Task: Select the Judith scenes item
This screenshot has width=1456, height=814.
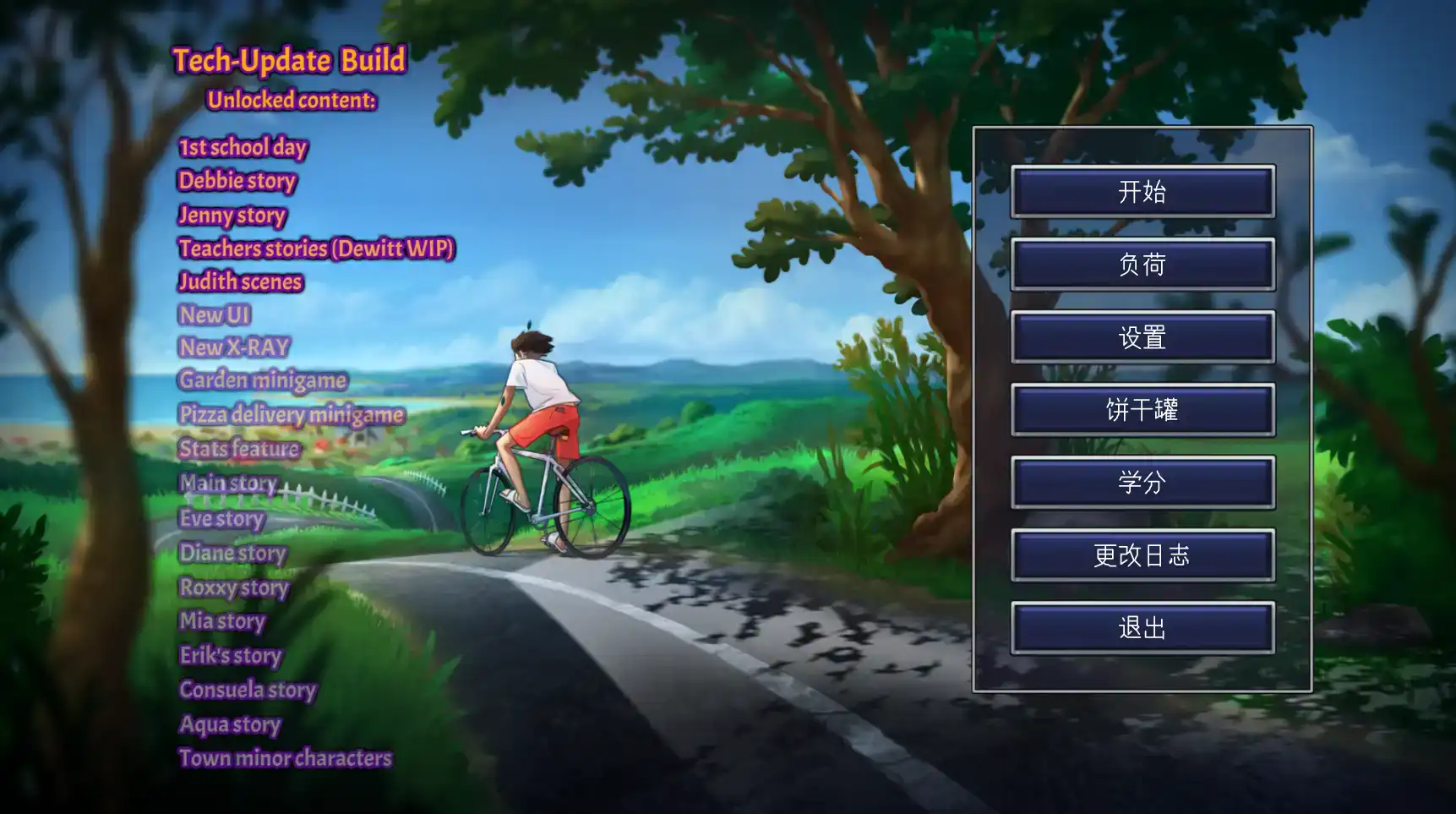Action: (x=240, y=281)
